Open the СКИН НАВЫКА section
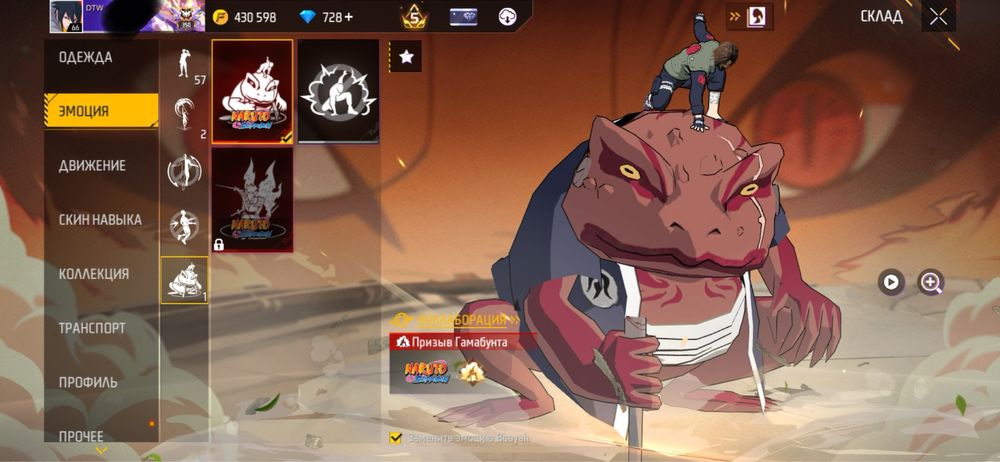This screenshot has height=462, width=1000. click(x=100, y=219)
